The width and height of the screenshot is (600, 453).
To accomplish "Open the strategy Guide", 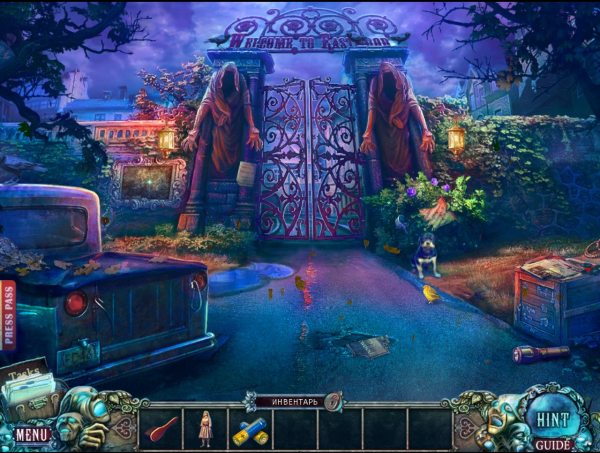I will [x=552, y=444].
